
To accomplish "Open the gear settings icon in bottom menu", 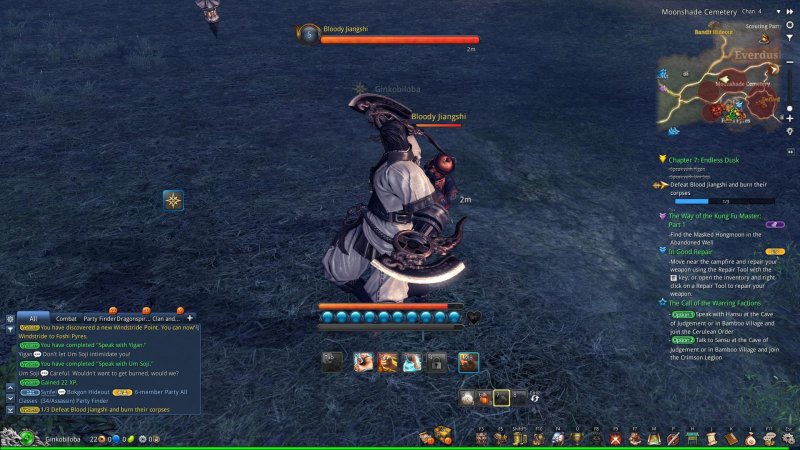I will pyautogui.click(x=789, y=438).
